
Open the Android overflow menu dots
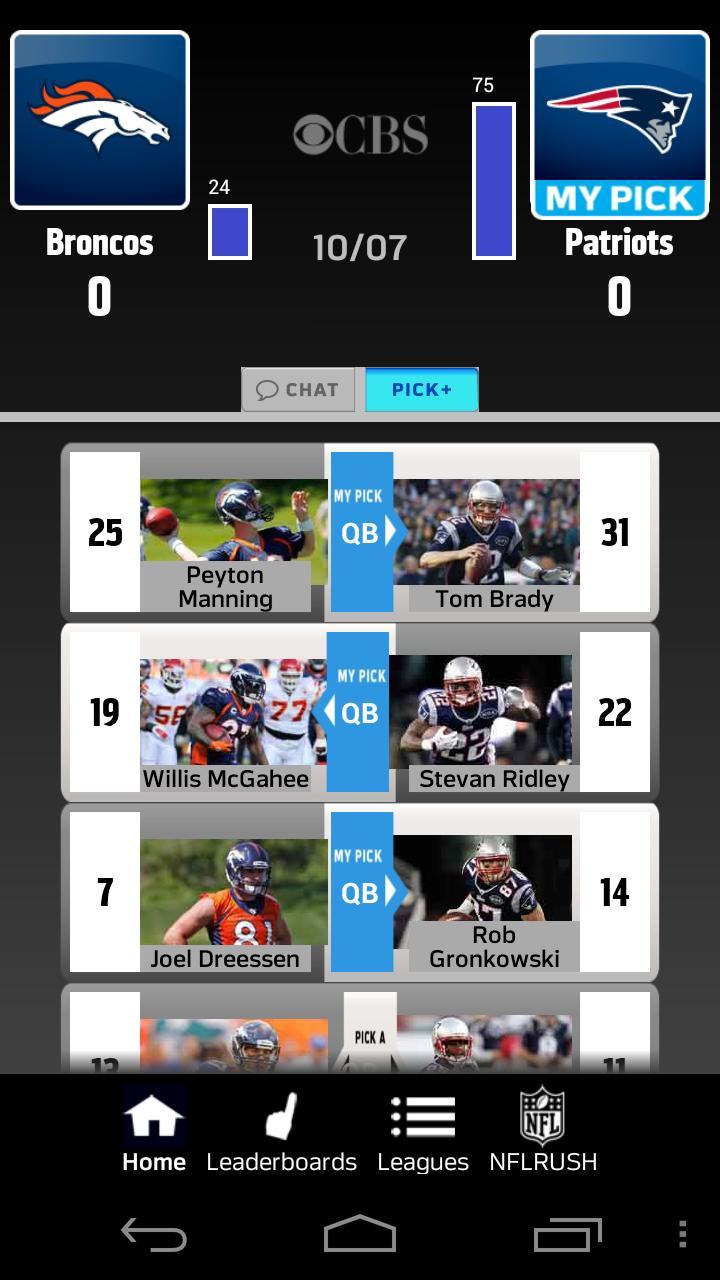click(x=682, y=1234)
